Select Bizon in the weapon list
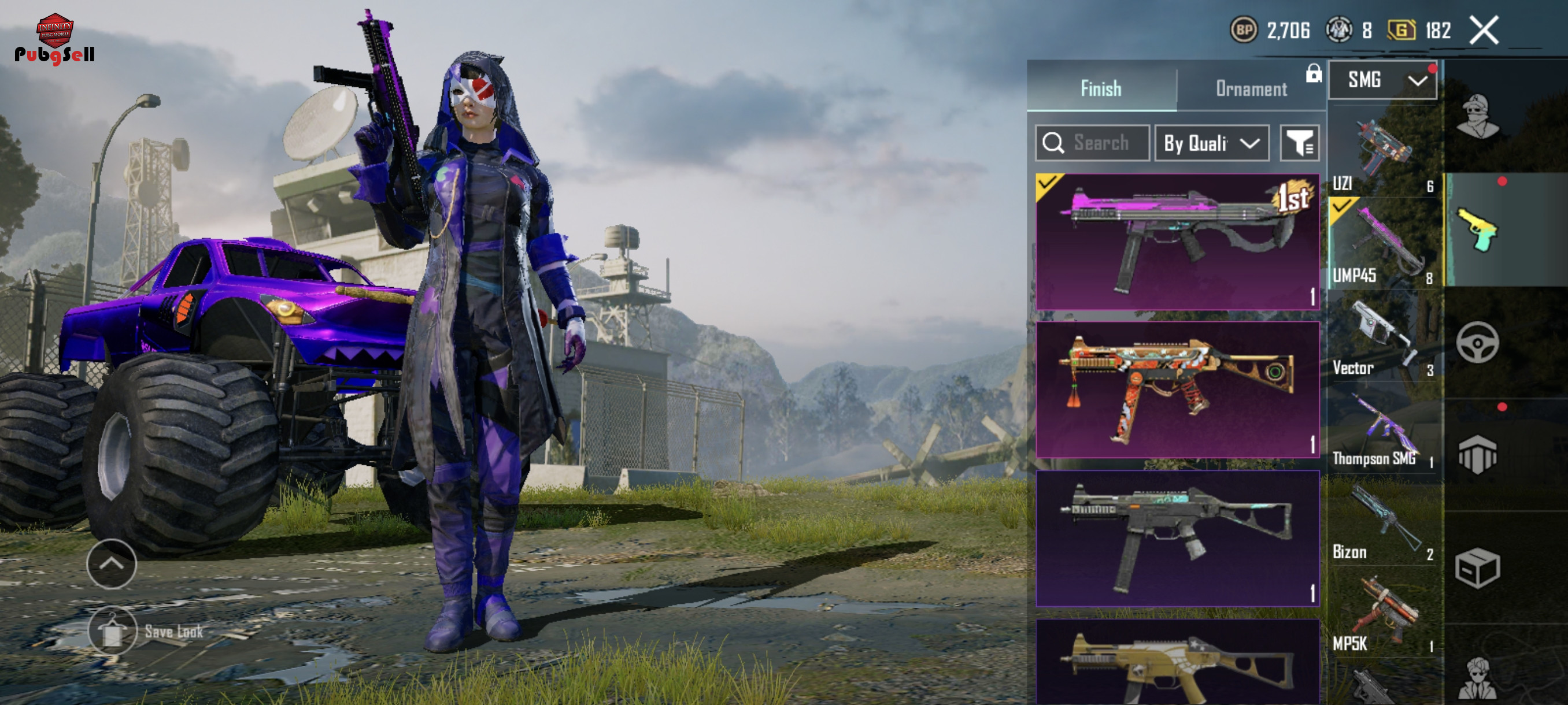The width and height of the screenshot is (1568, 705). point(1383,523)
